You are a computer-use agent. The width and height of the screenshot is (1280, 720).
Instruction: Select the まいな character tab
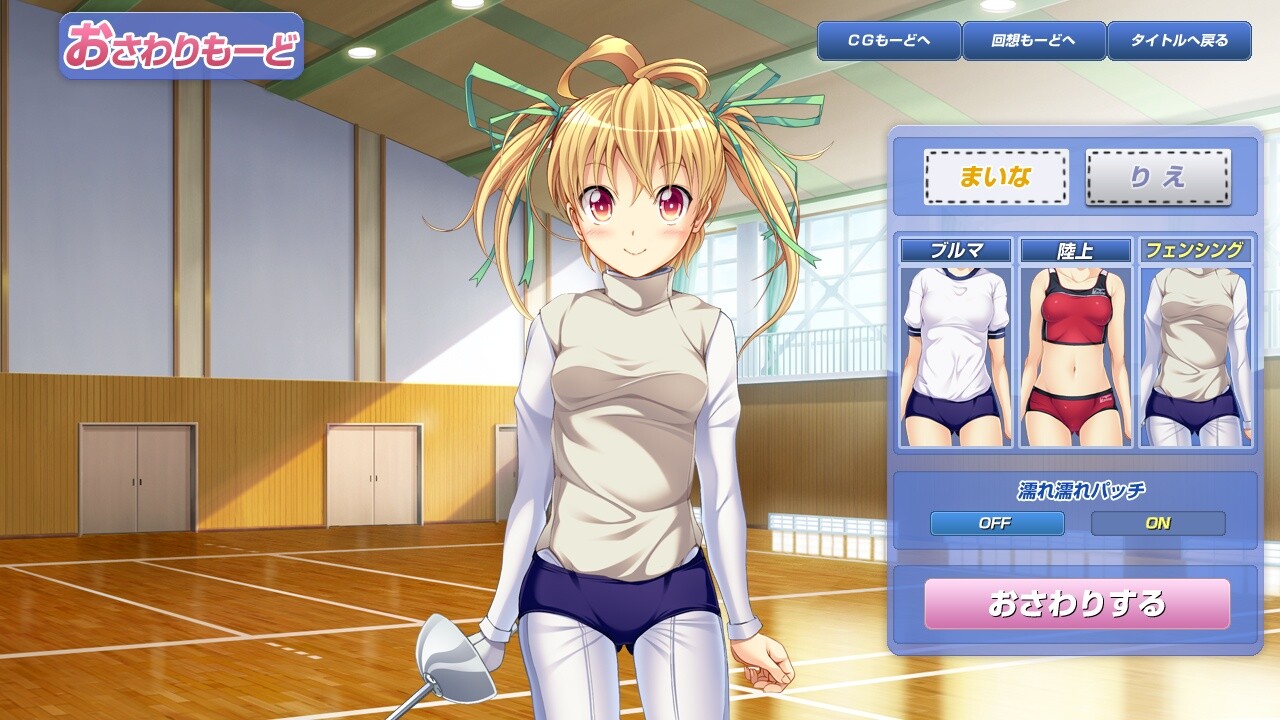pyautogui.click(x=996, y=177)
